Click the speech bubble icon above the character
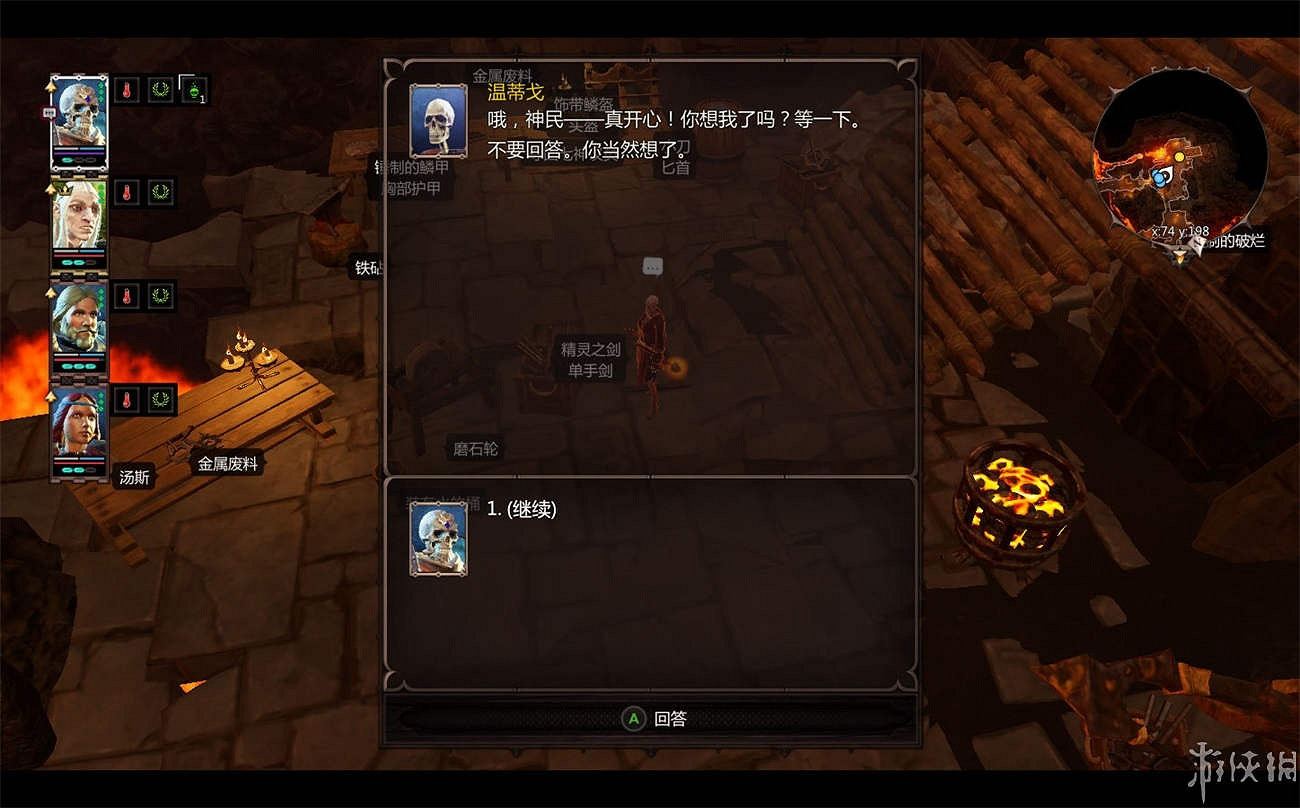This screenshot has height=808, width=1300. (x=652, y=266)
